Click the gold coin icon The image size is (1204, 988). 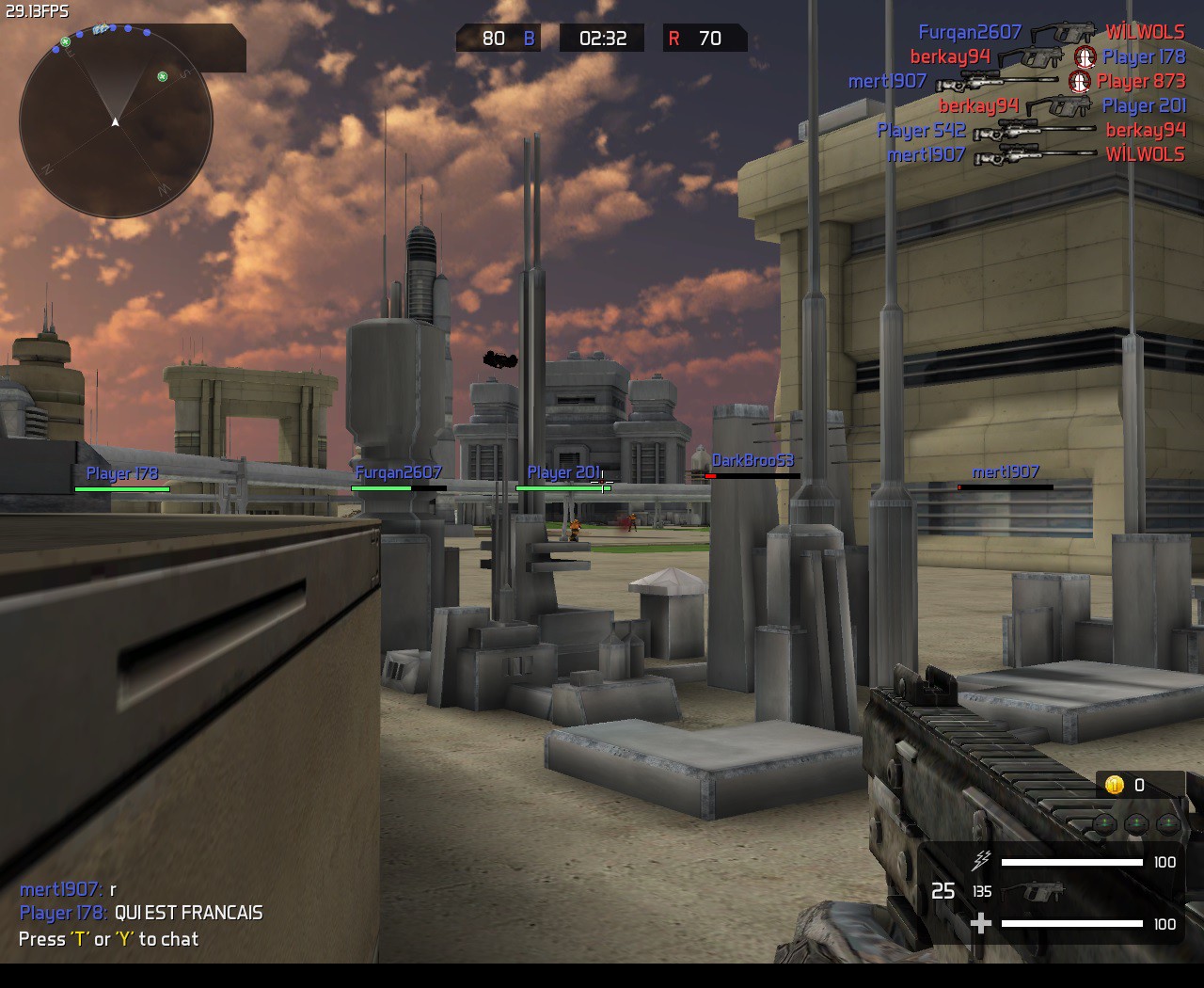[x=1115, y=785]
